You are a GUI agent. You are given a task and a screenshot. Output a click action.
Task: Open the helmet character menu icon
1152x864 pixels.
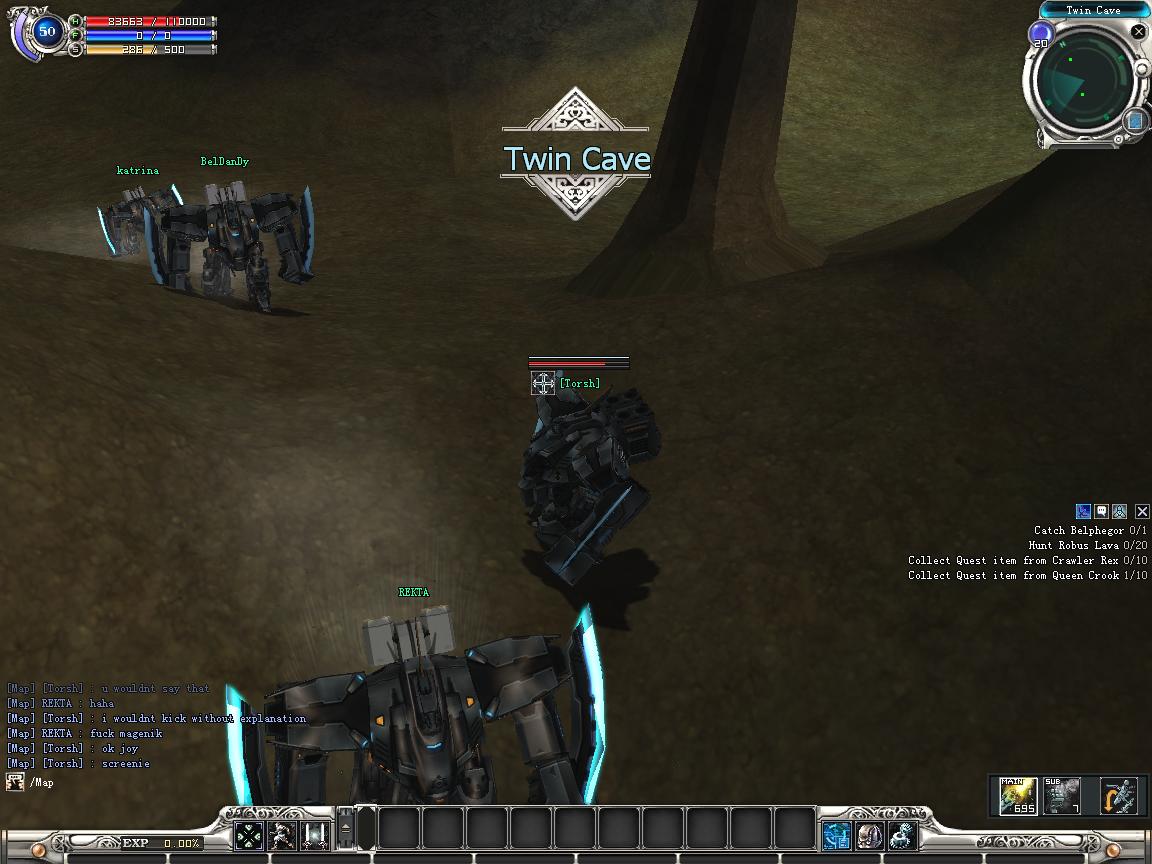pos(870,835)
